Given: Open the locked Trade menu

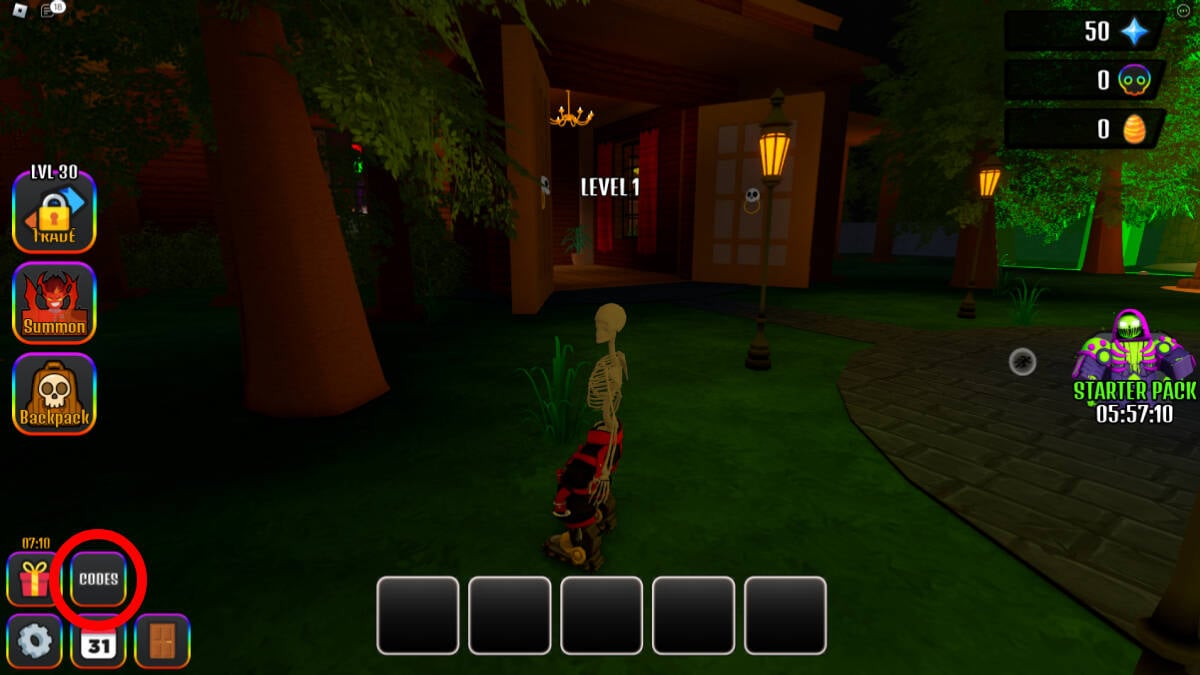Looking at the screenshot, I should pyautogui.click(x=54, y=212).
